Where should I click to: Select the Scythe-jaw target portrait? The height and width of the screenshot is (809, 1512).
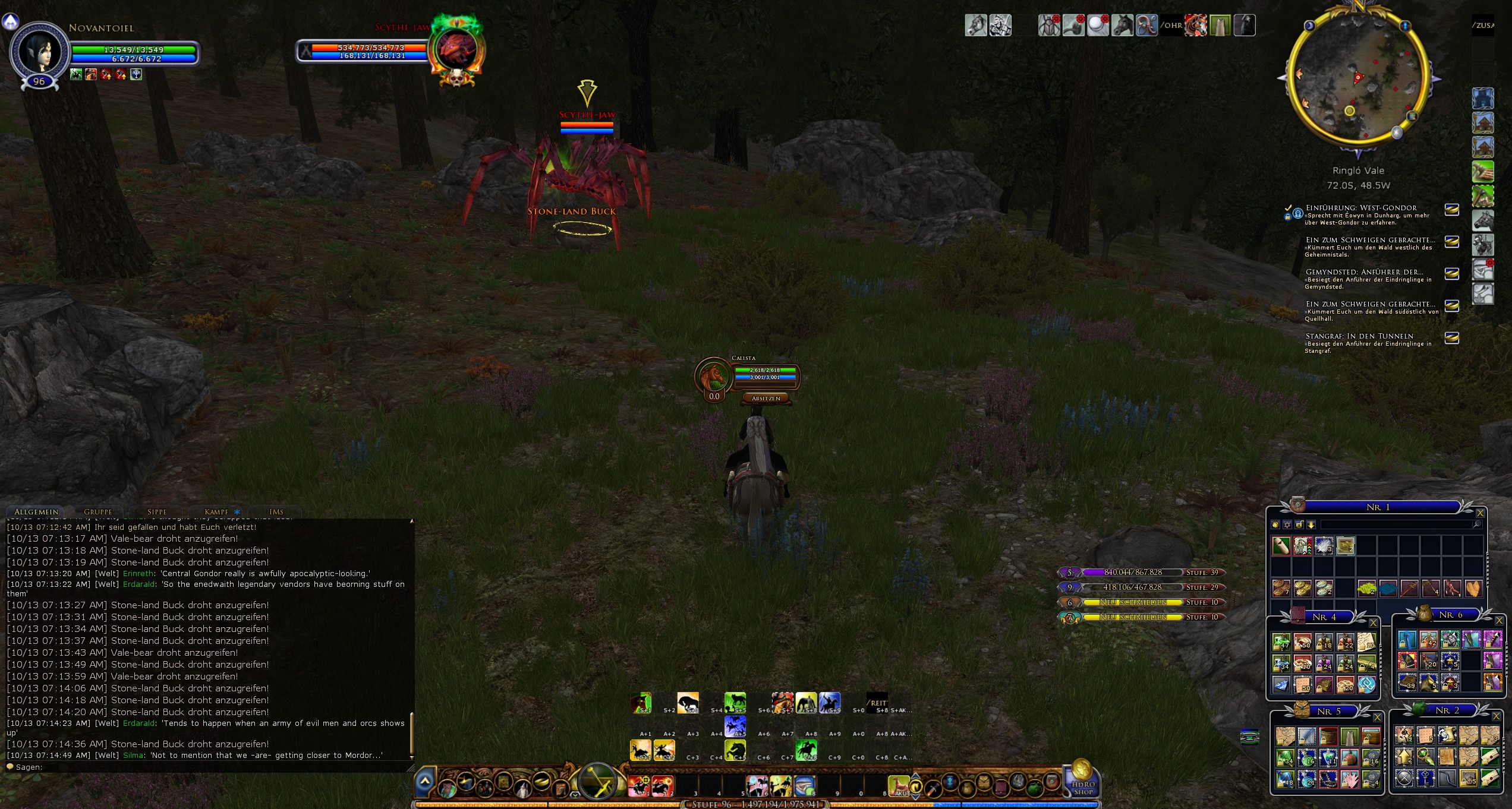[x=455, y=50]
